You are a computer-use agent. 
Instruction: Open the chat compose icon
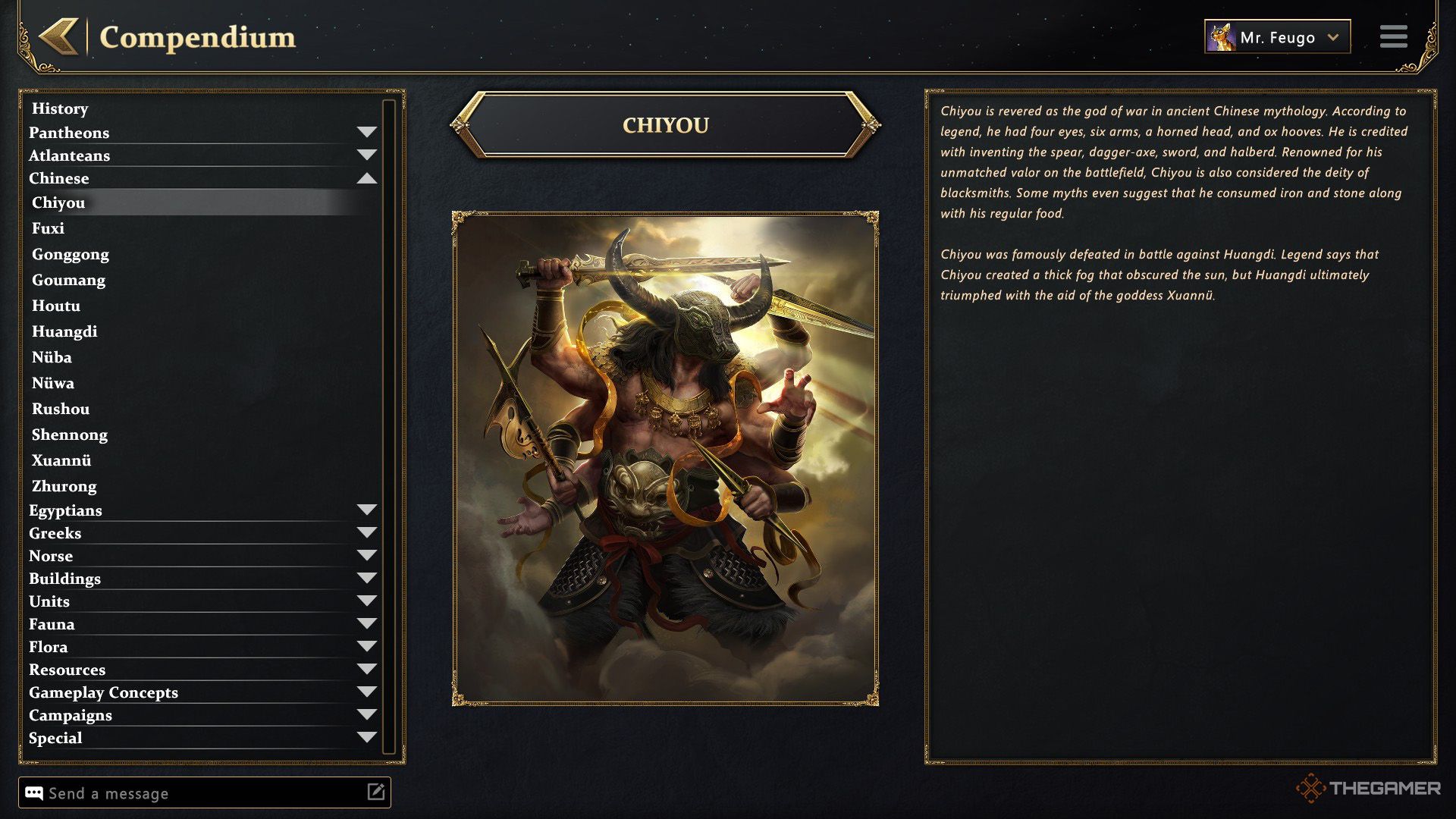[x=376, y=792]
